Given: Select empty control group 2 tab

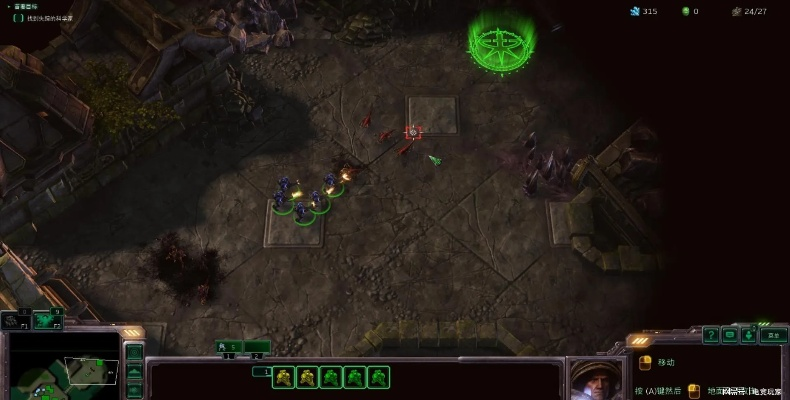Looking at the screenshot, I should pos(257,347).
